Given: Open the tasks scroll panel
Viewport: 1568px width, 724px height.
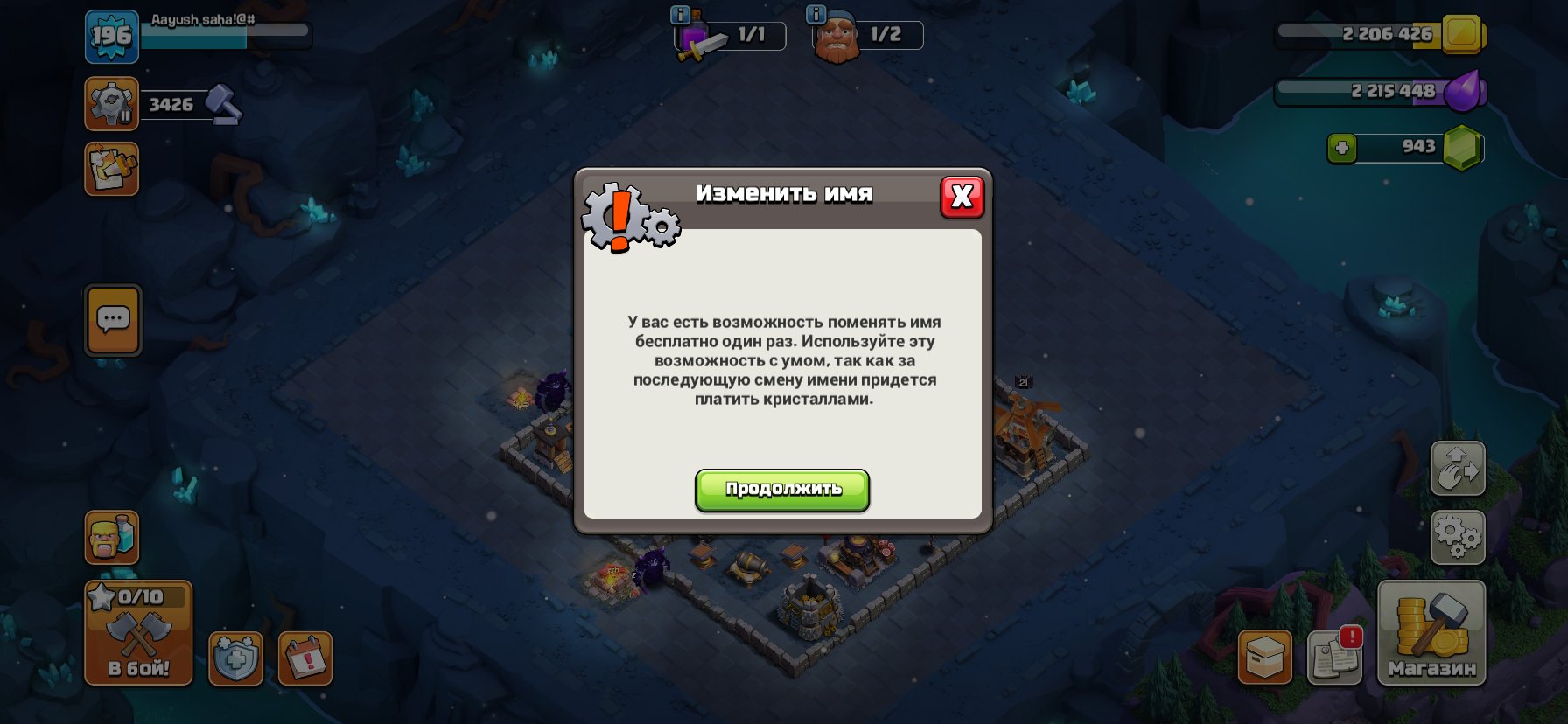Looking at the screenshot, I should tap(111, 169).
